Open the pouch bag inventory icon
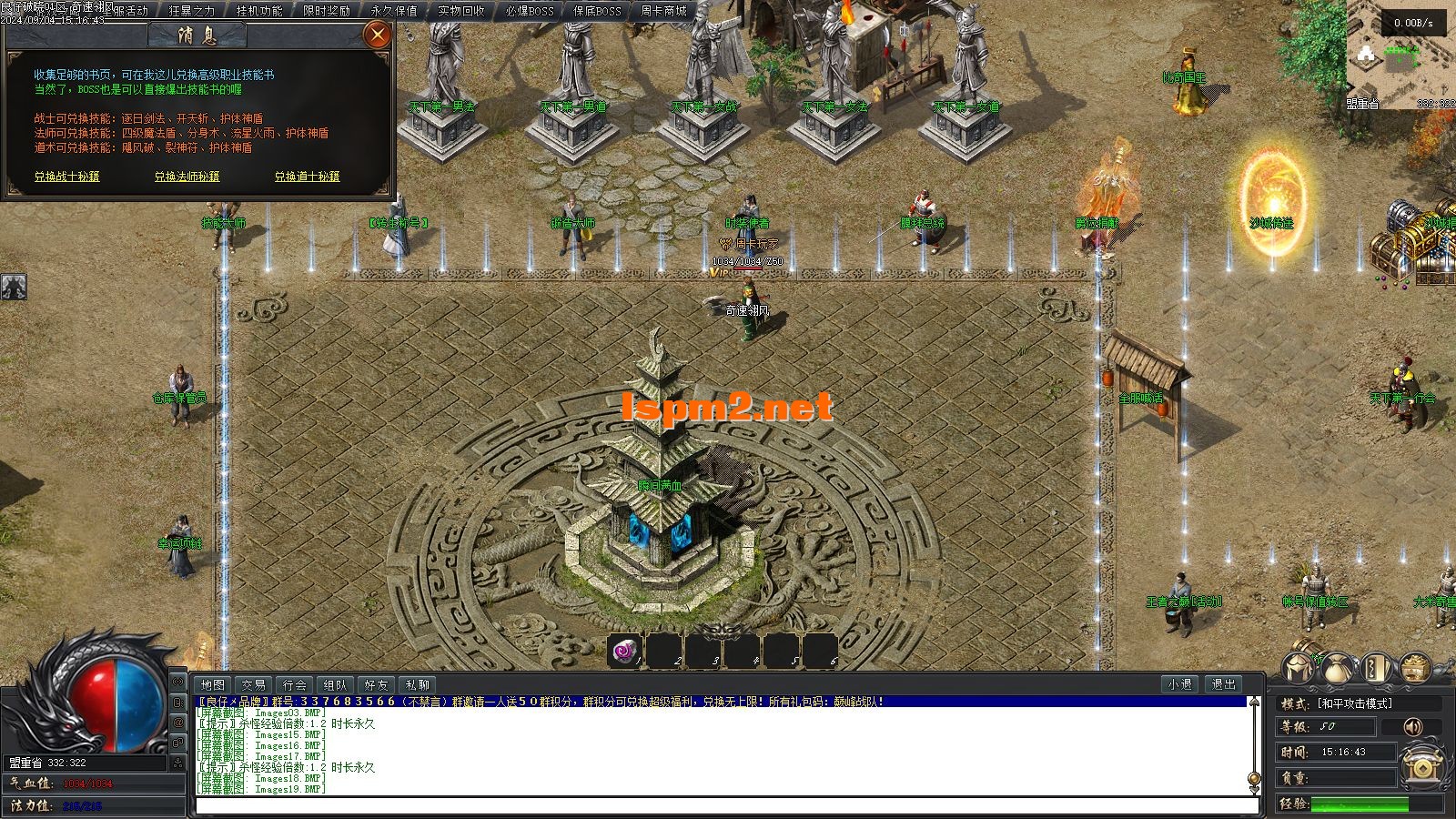 (x=1339, y=669)
